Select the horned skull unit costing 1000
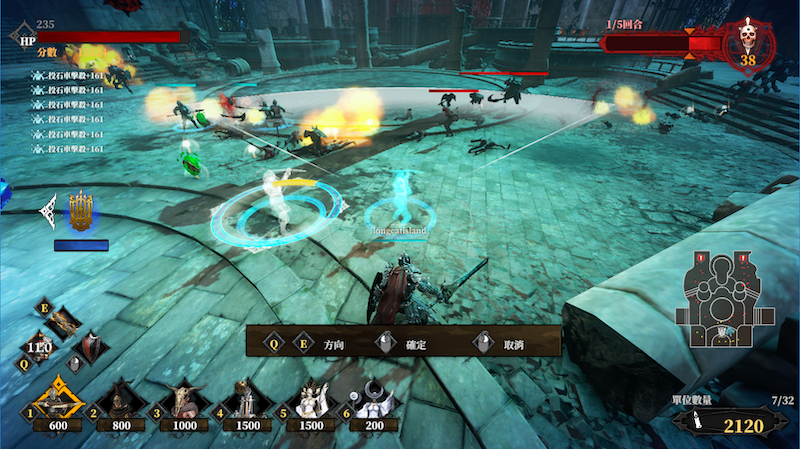This screenshot has width=800, height=449. click(x=183, y=400)
